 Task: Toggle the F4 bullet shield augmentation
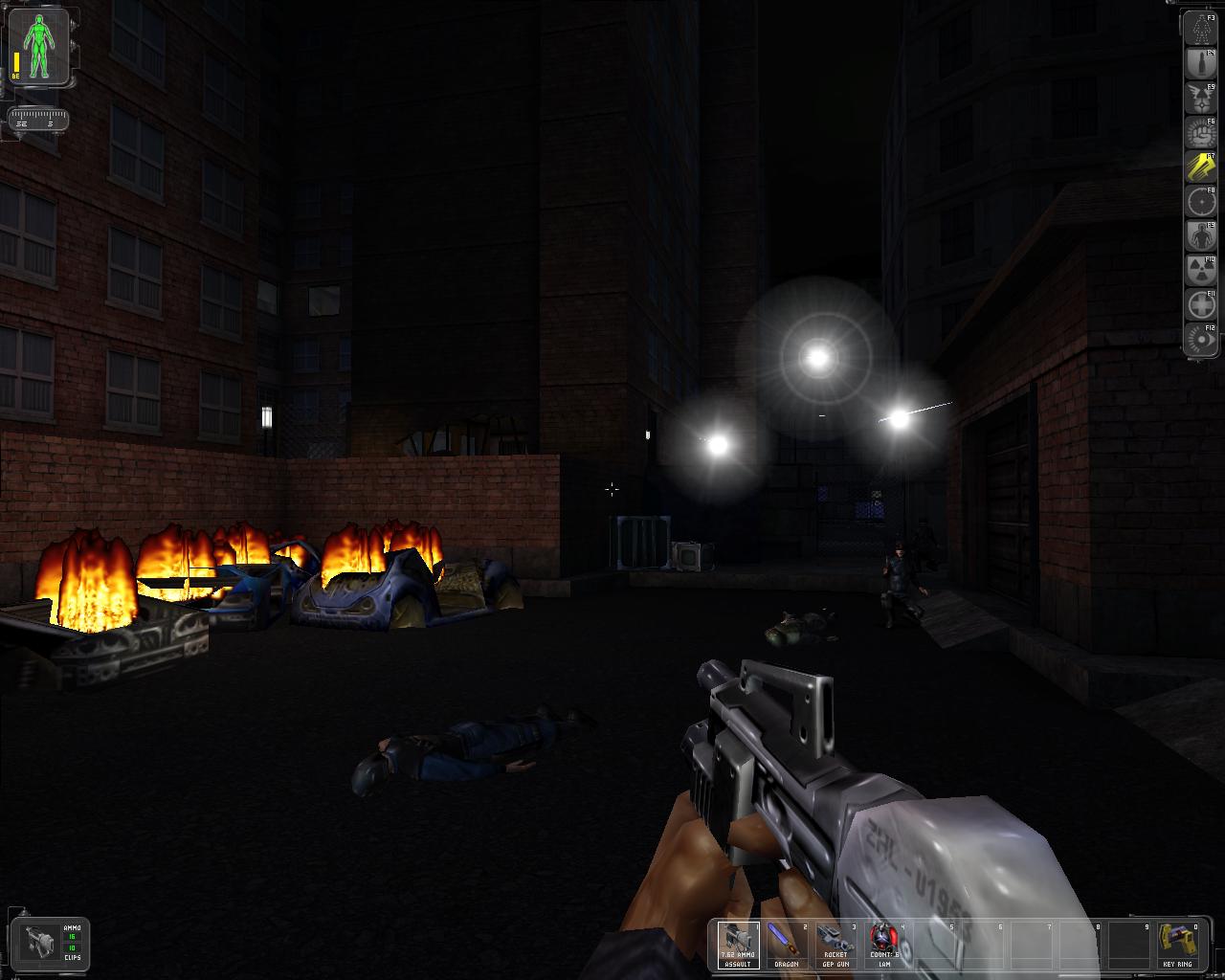[1201, 64]
